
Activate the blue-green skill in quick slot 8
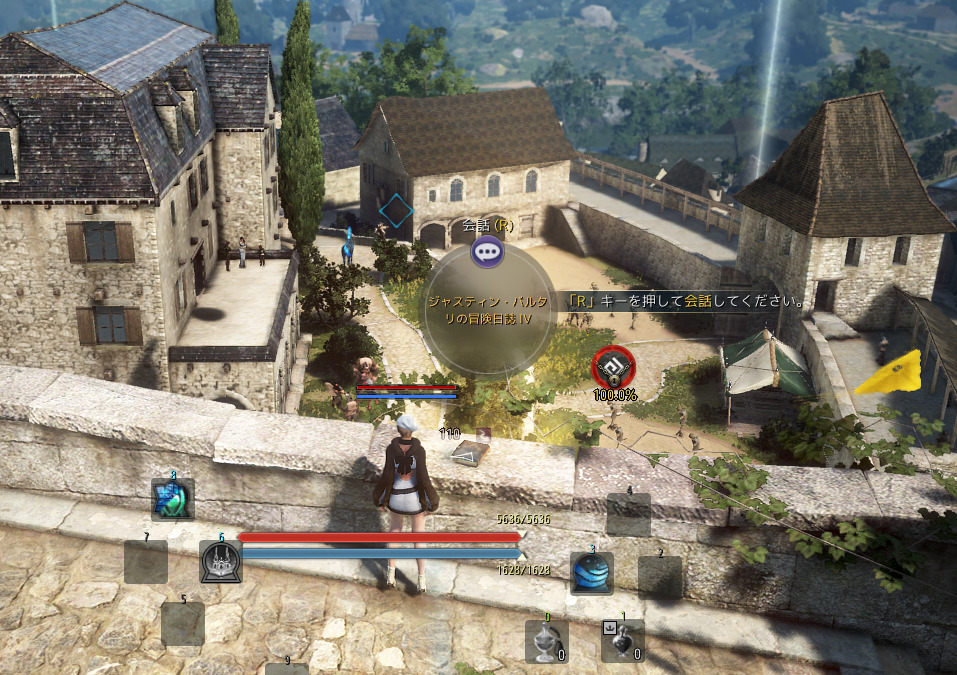click(x=172, y=498)
